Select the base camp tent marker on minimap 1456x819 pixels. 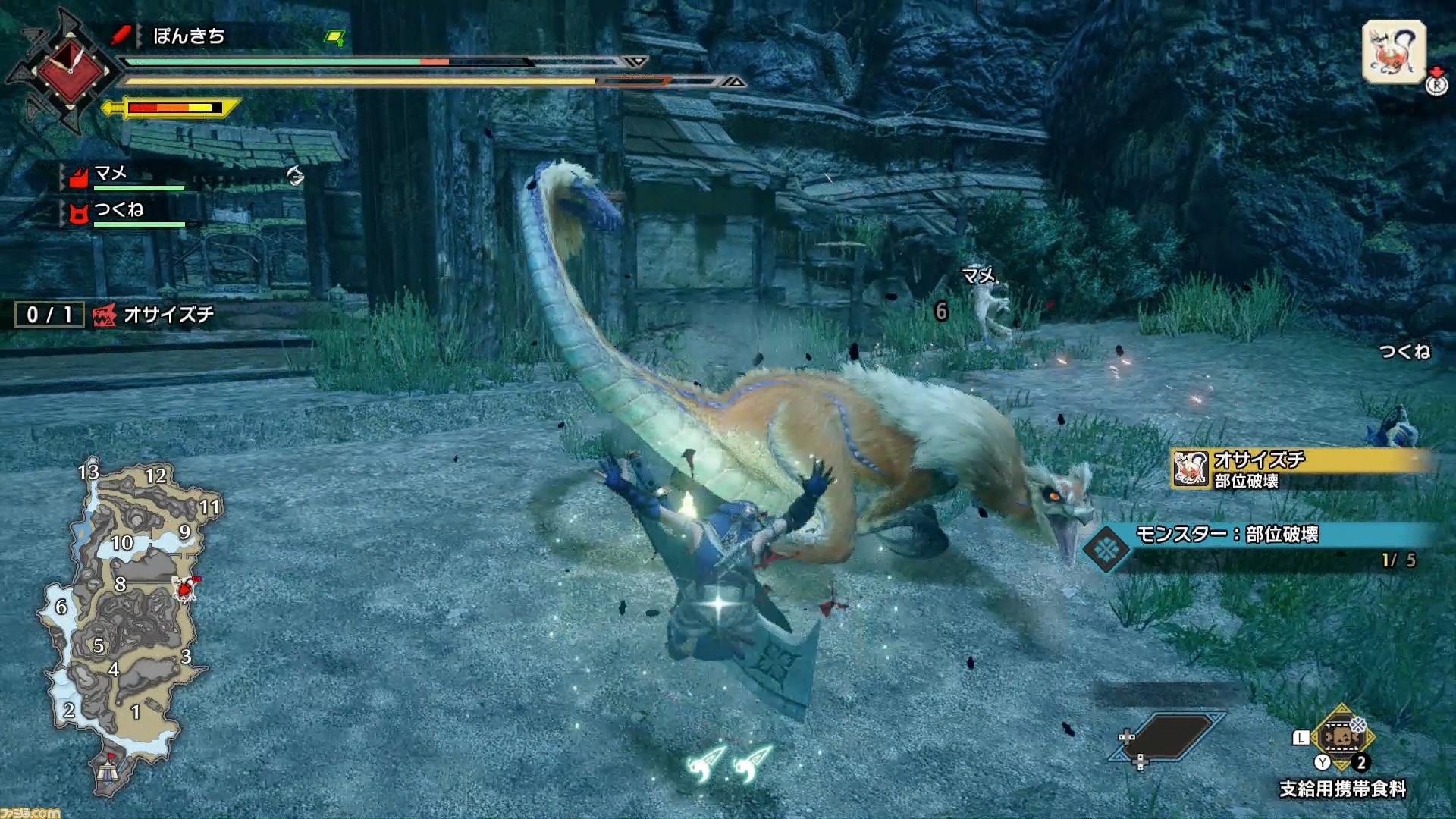click(x=108, y=771)
